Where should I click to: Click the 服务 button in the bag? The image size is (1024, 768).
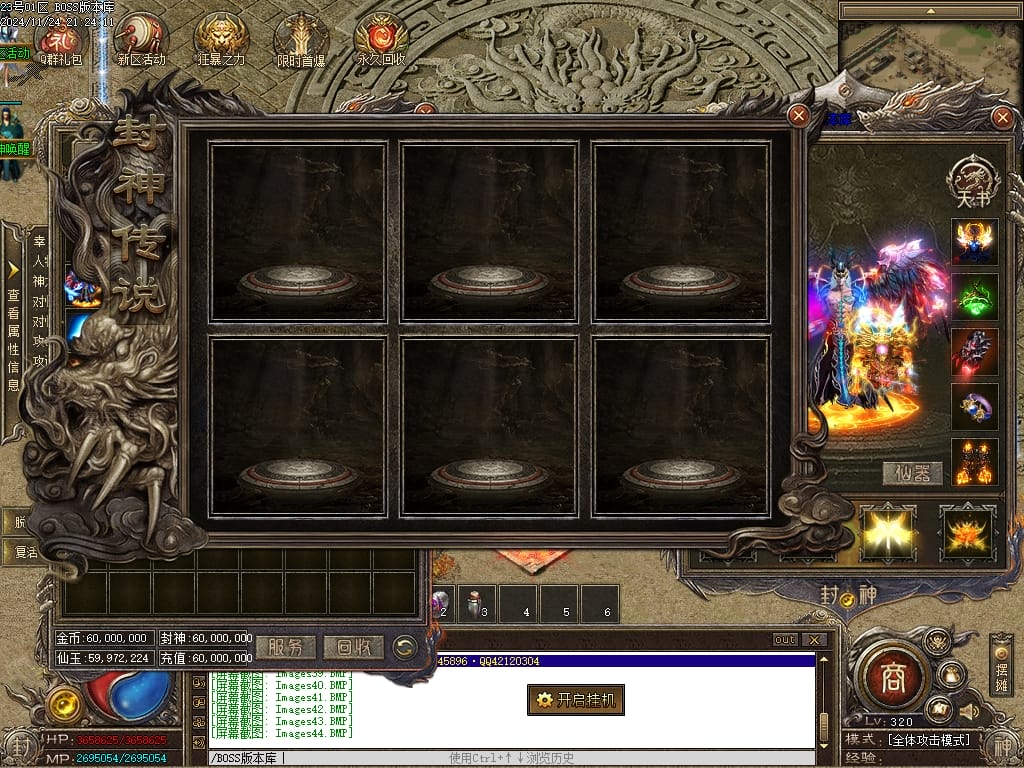[x=286, y=647]
